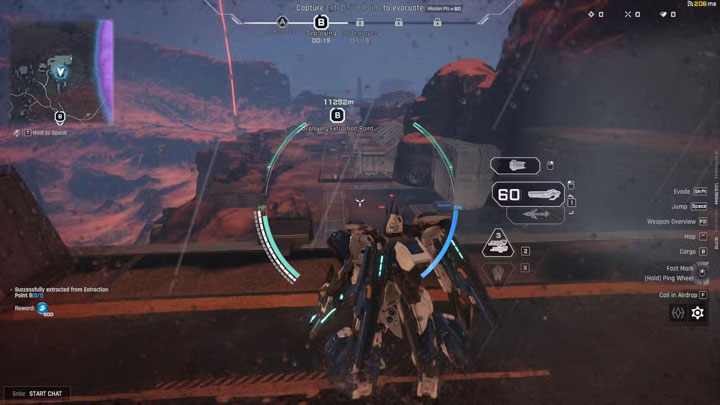This screenshot has height=405, width=720.
Task: Activate the dimmed shield ability slot
Action: tap(498, 273)
